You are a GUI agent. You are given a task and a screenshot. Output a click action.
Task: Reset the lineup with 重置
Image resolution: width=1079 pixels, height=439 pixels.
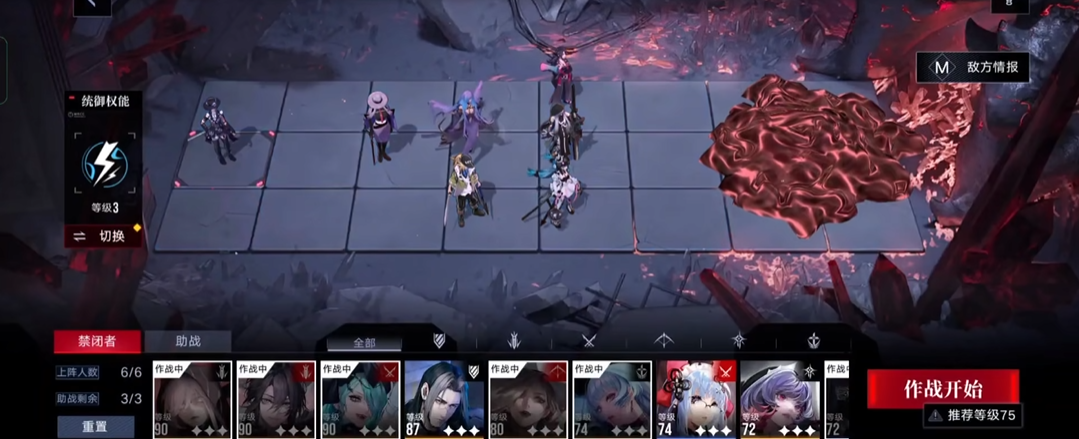click(x=94, y=426)
